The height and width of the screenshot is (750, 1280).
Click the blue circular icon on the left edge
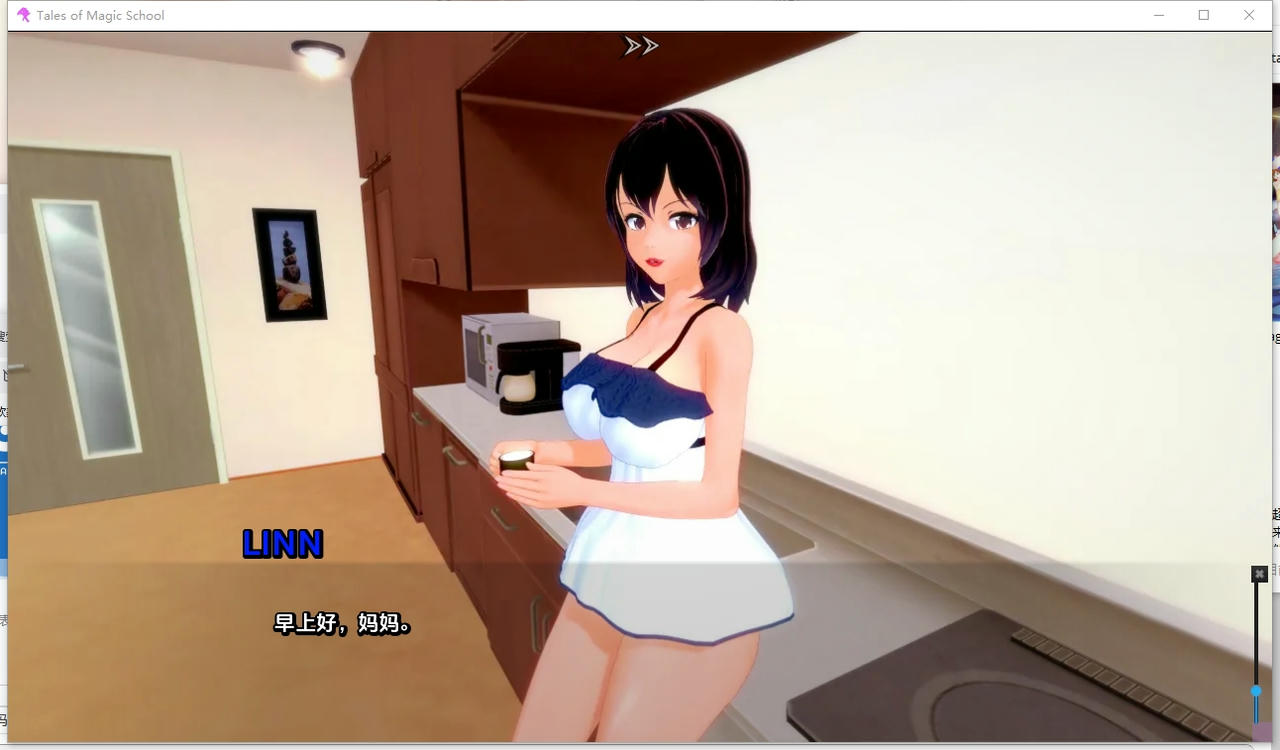pos(6,430)
